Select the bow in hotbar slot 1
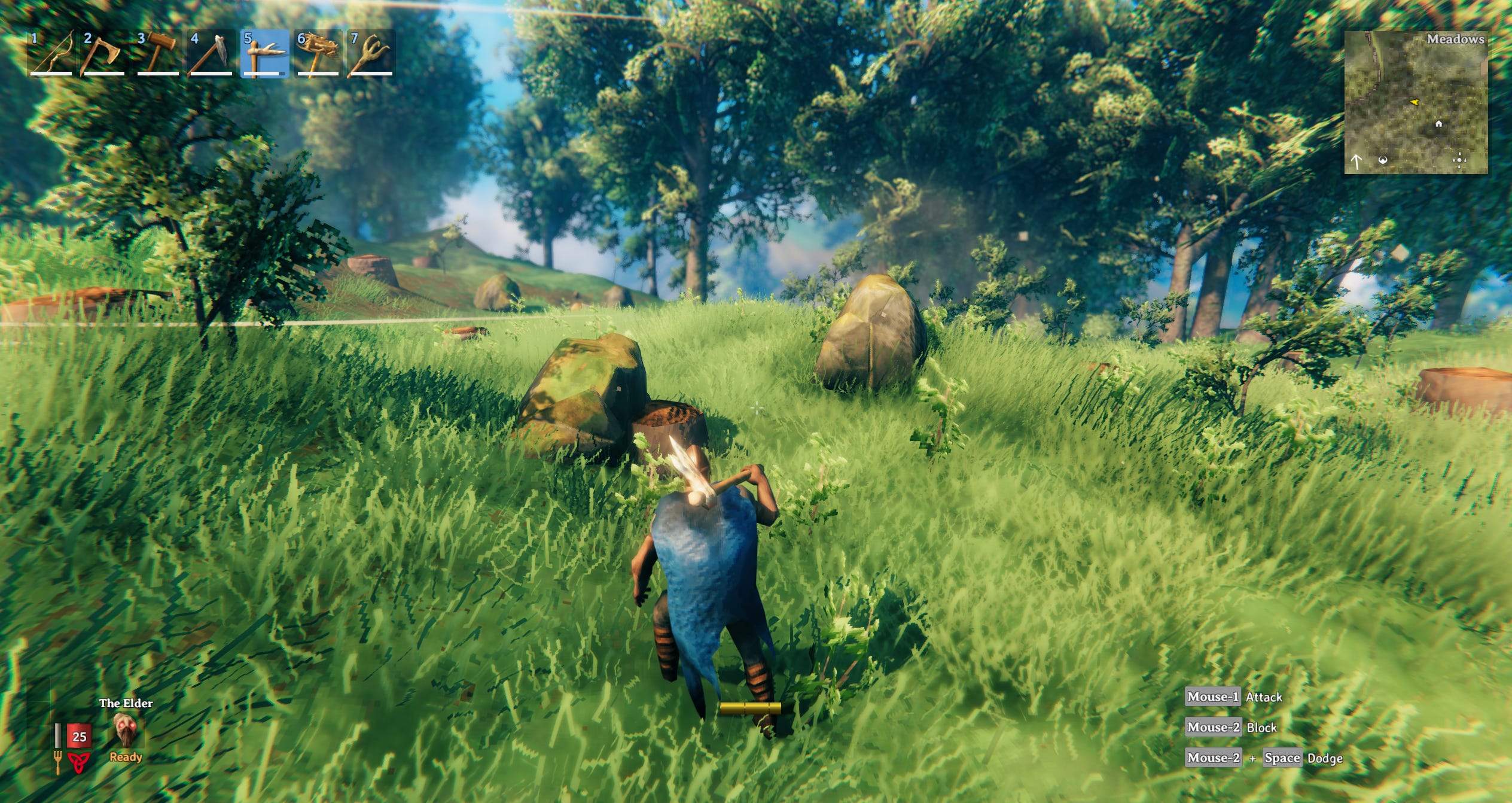The image size is (1512, 803). tap(51, 54)
